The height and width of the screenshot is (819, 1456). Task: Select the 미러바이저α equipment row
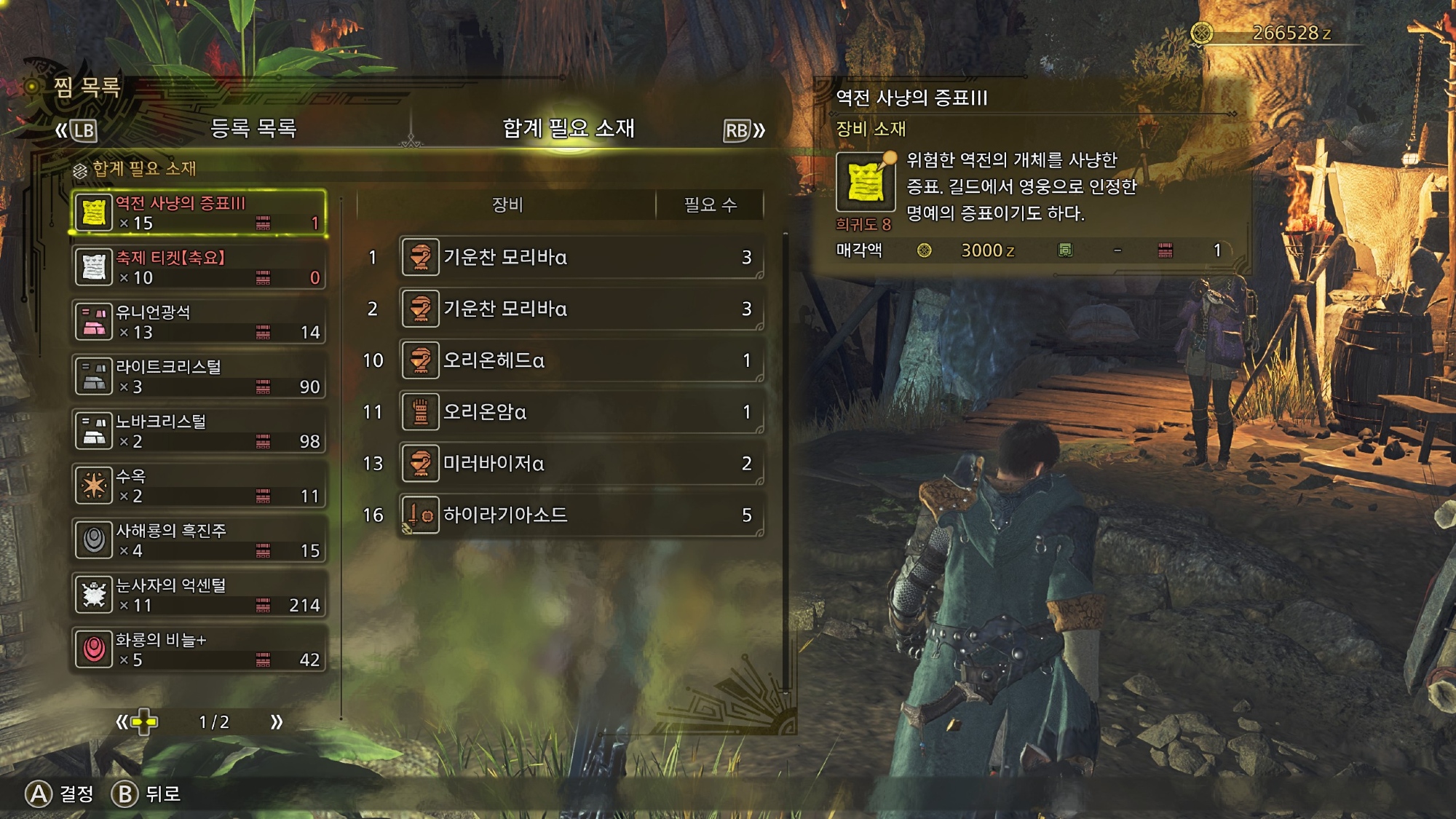tap(581, 464)
